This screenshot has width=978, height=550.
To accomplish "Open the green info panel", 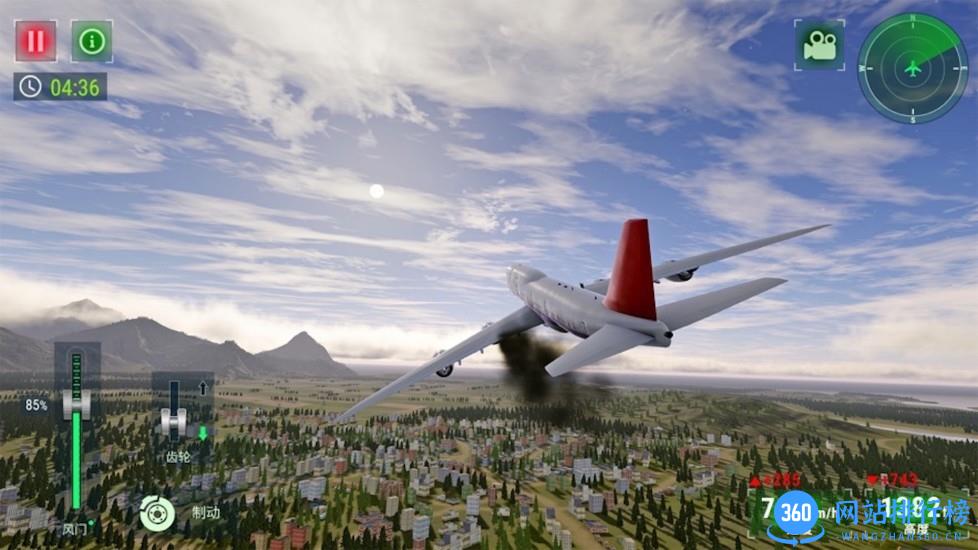I will [x=92, y=41].
